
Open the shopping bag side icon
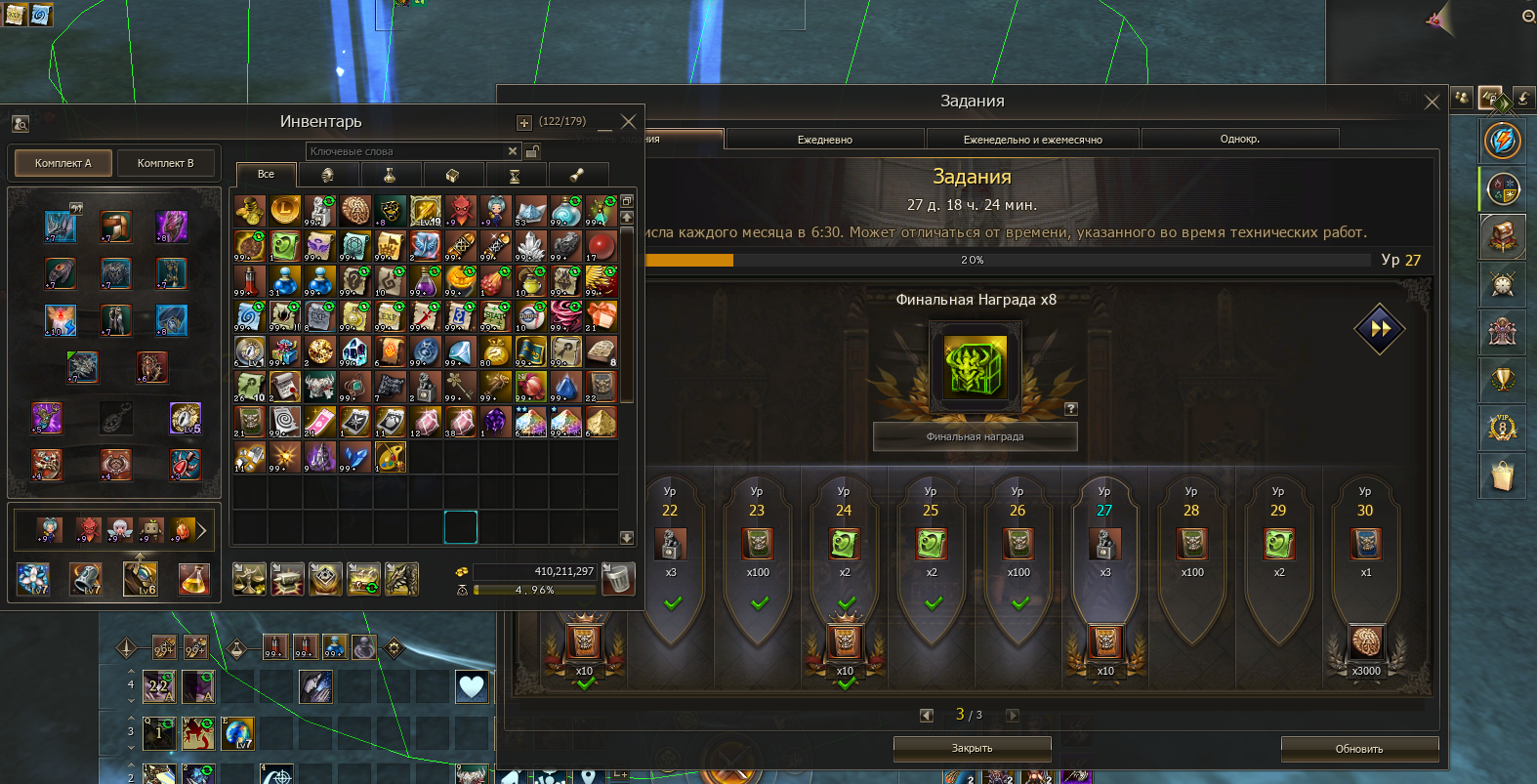1502,475
